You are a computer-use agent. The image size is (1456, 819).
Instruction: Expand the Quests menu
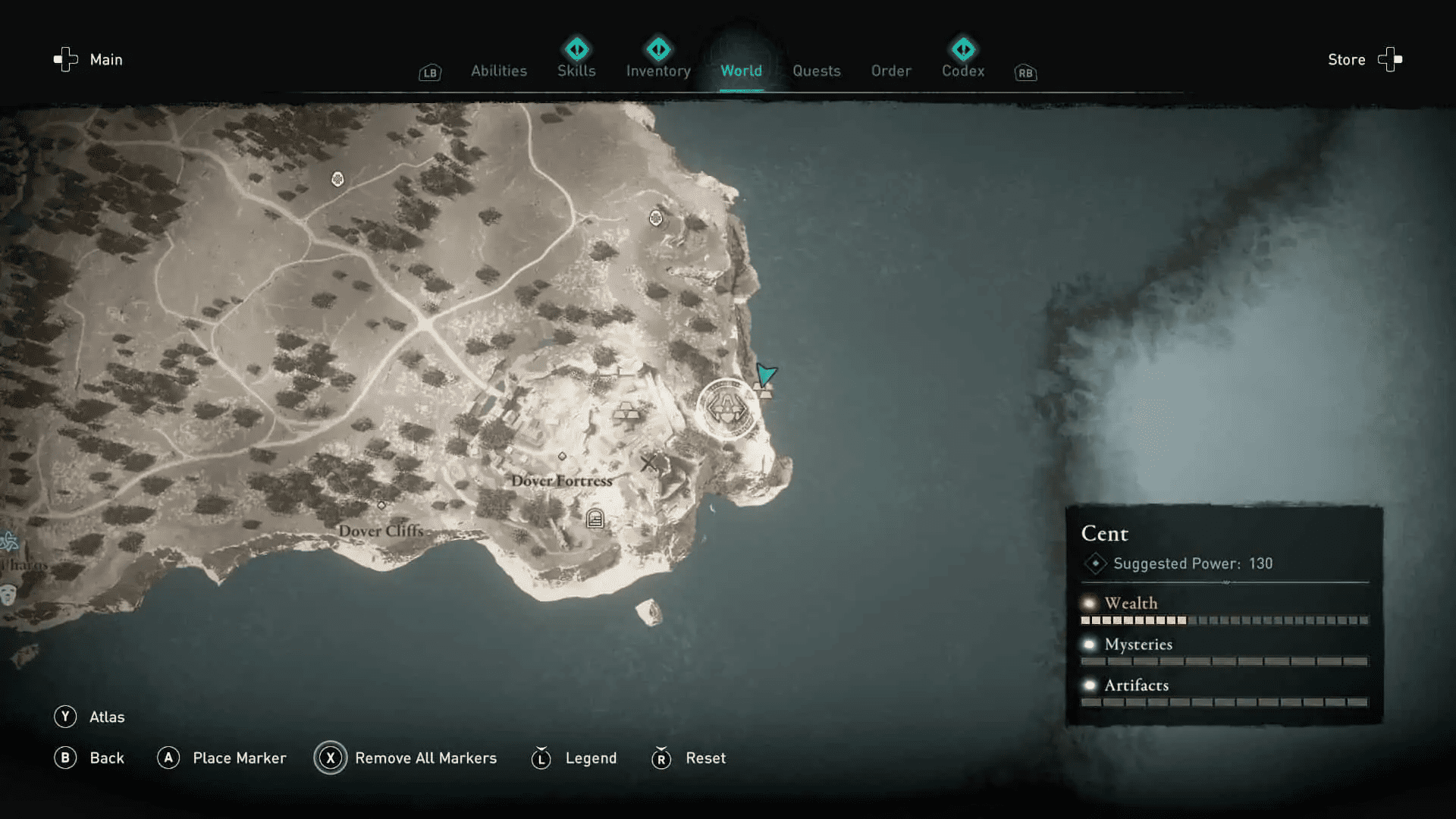point(817,71)
